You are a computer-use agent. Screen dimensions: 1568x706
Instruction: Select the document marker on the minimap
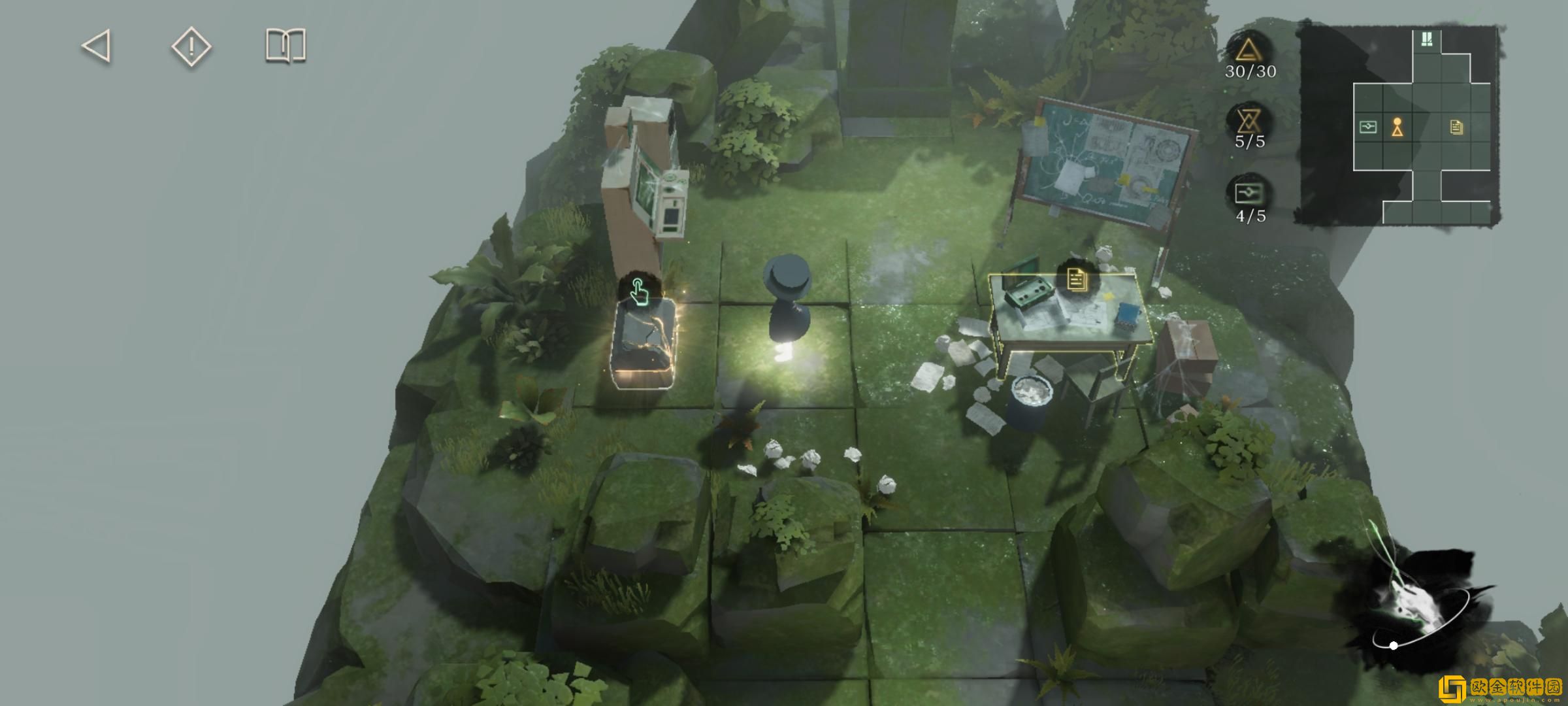[x=1456, y=127]
